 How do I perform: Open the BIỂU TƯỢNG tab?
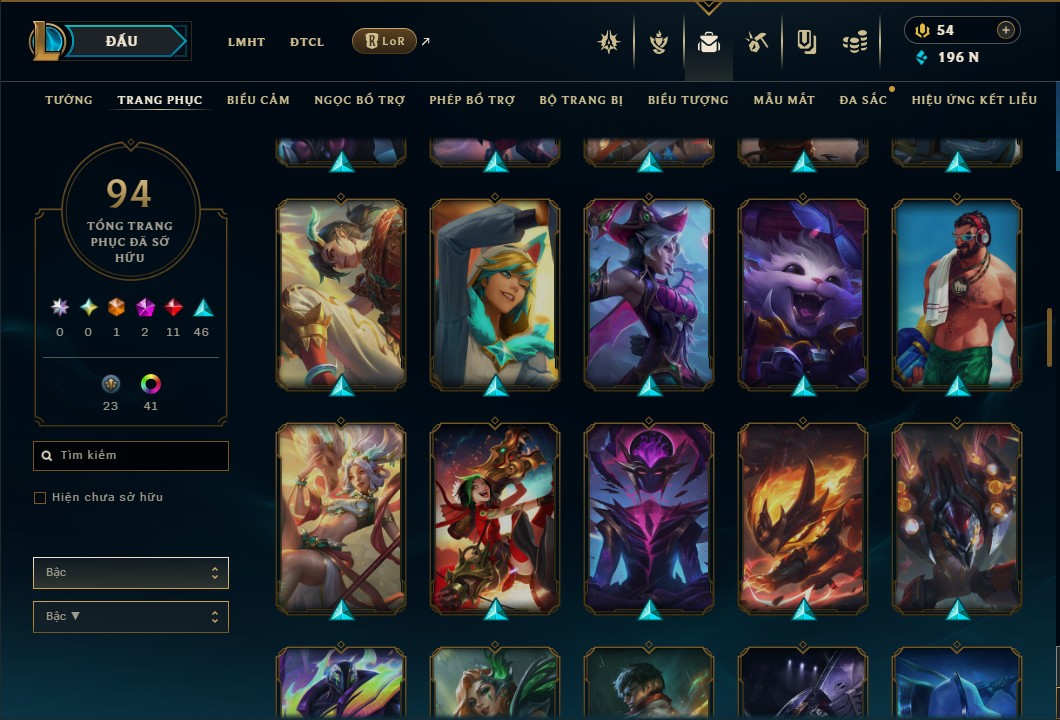[x=688, y=100]
